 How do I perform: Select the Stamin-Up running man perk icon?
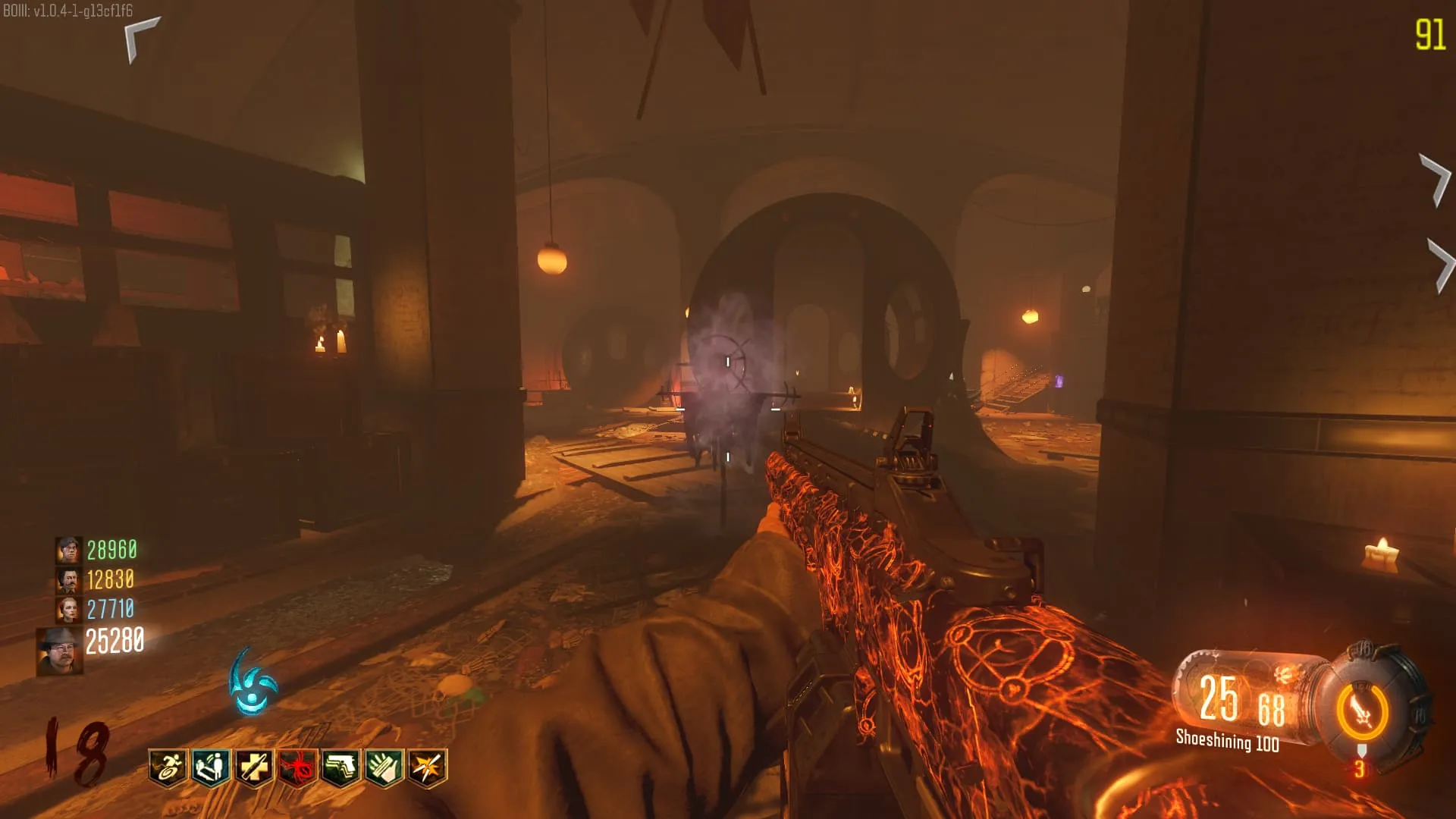coord(168,768)
